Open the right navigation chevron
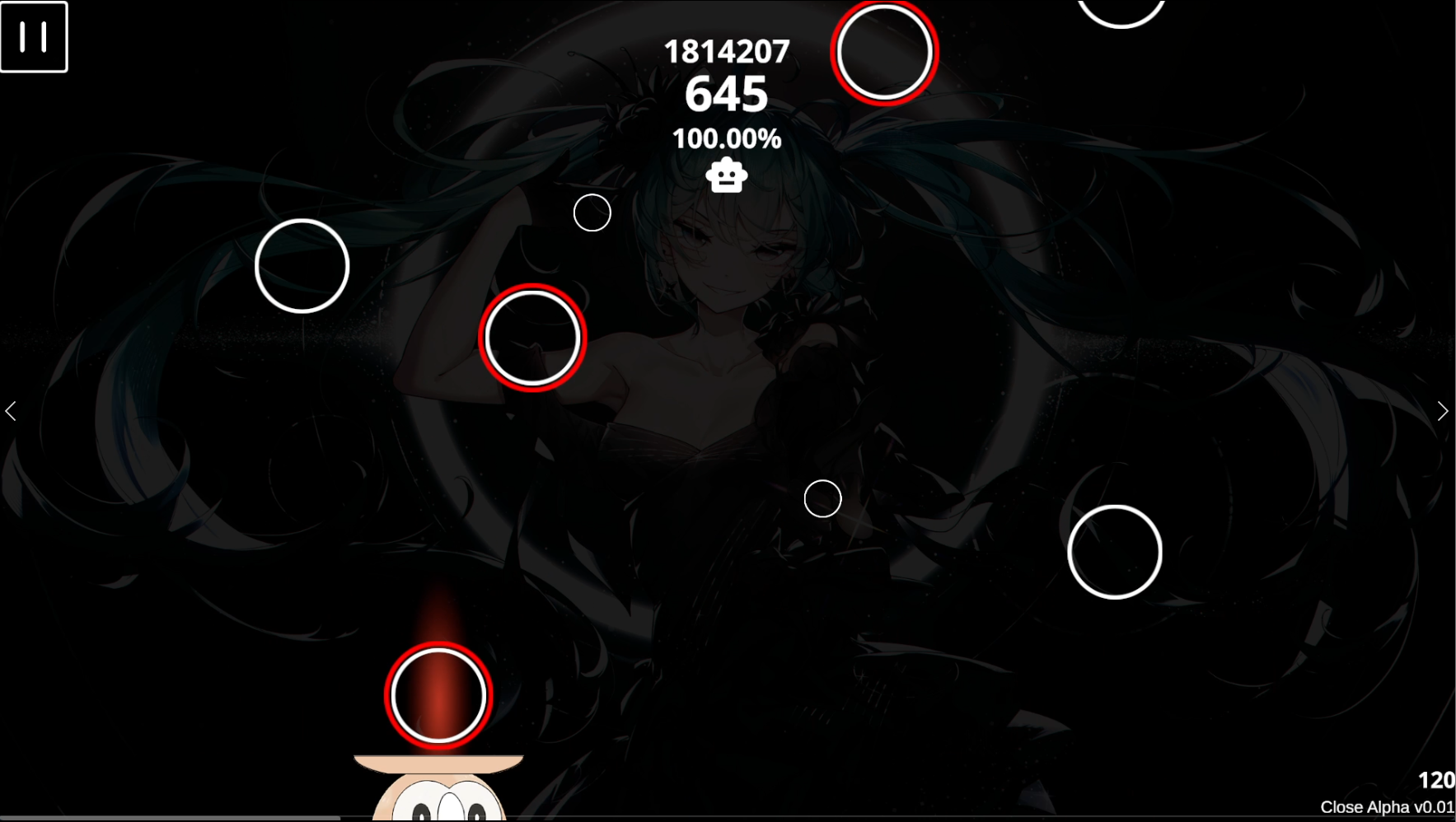Image resolution: width=1456 pixels, height=822 pixels. [x=1444, y=410]
